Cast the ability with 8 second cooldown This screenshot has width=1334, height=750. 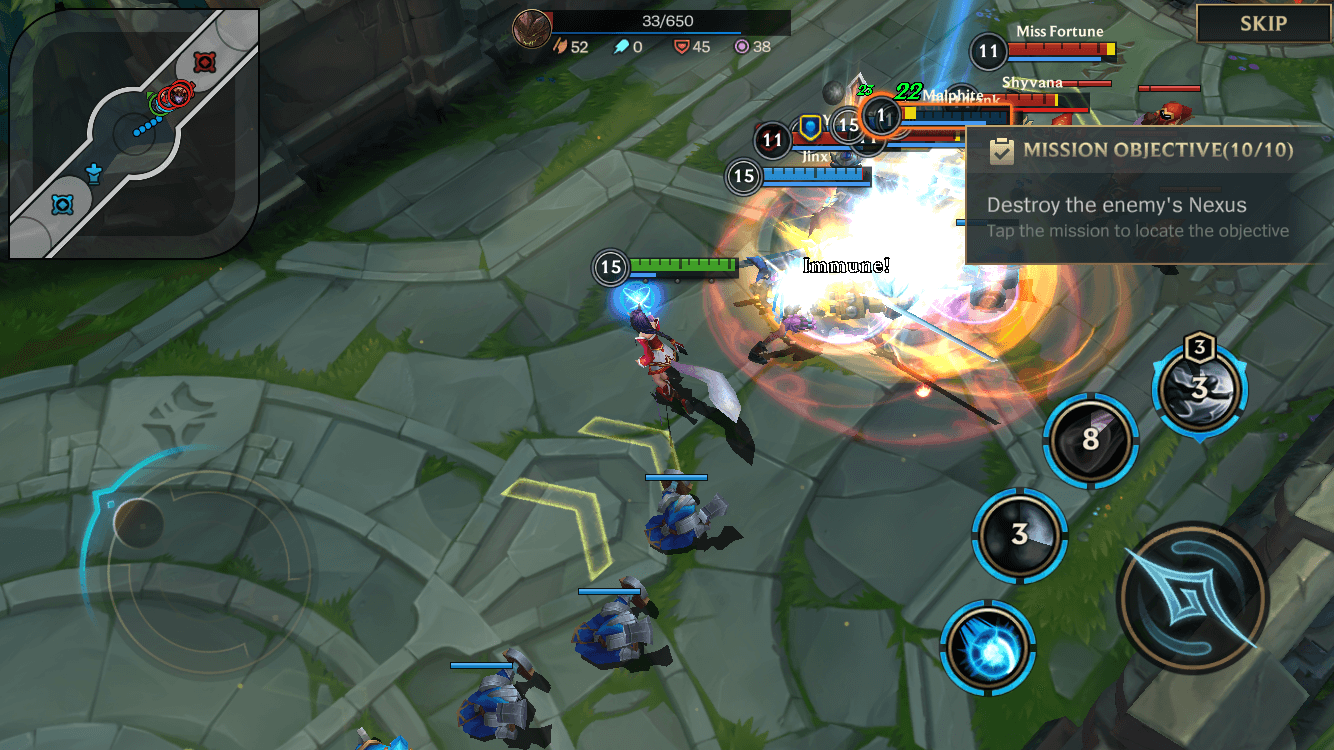(x=1090, y=441)
